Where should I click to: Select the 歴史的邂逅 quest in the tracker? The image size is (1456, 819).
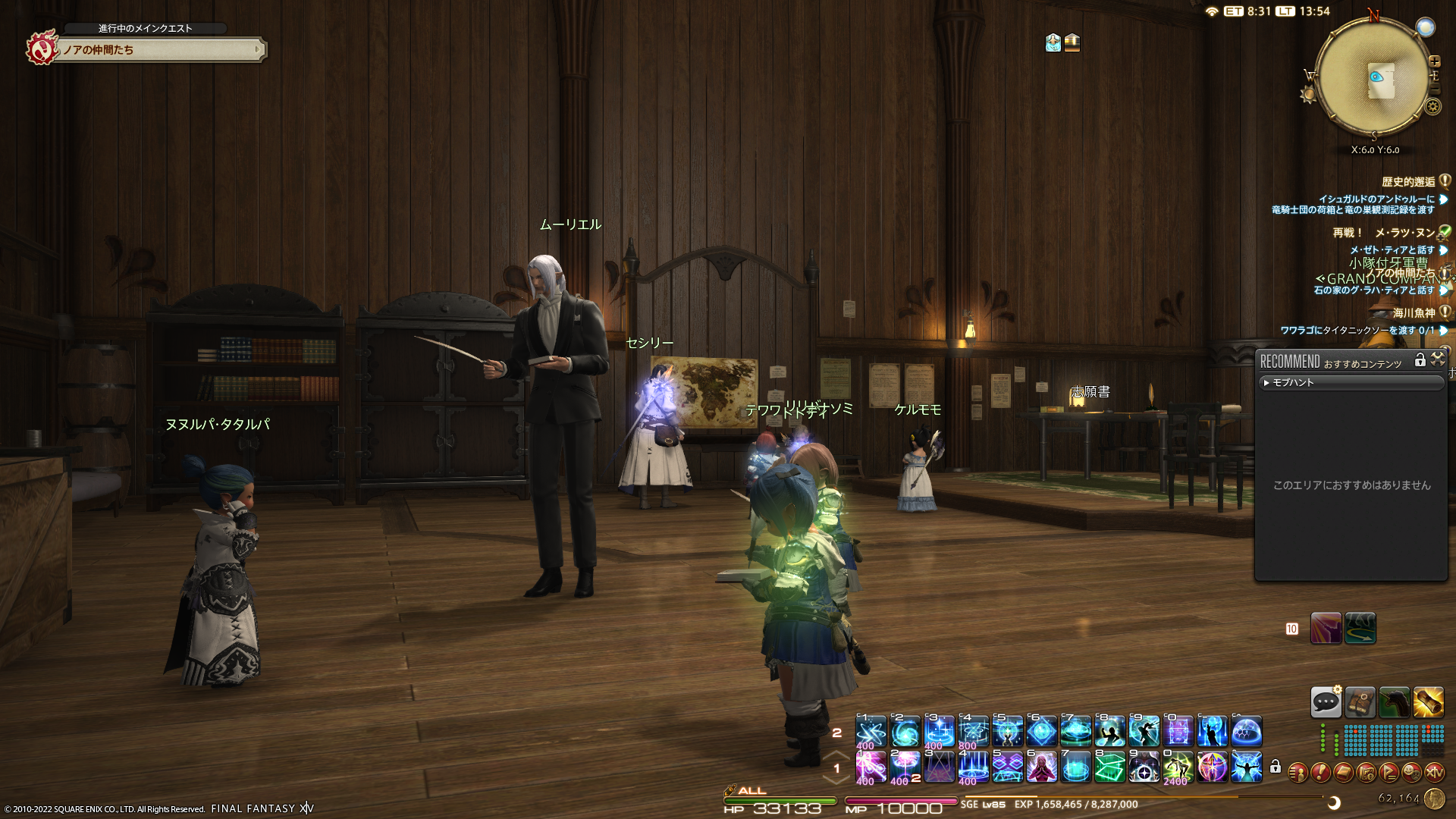[x=1408, y=182]
